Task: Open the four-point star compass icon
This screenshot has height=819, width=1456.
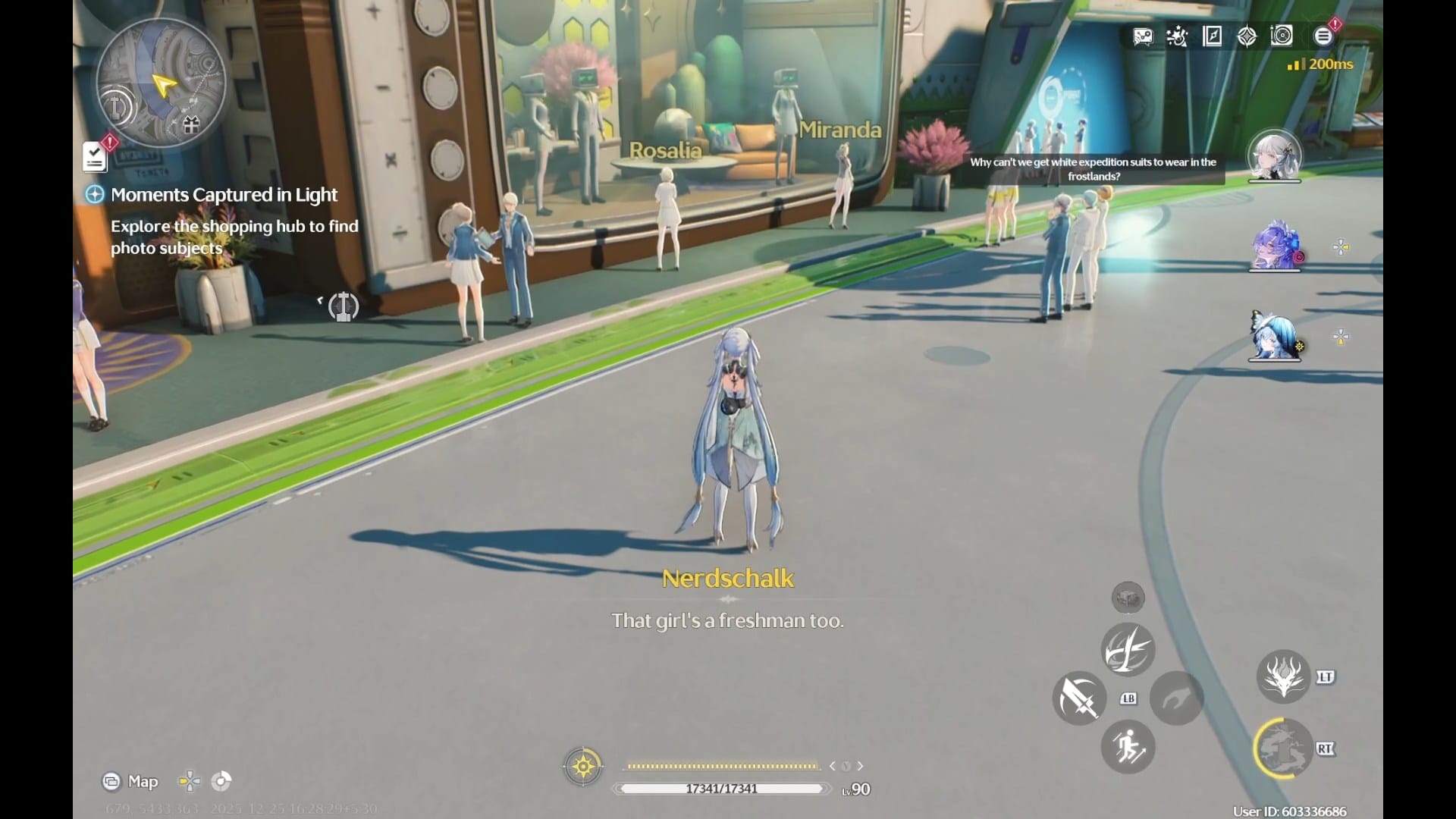Action: [x=1247, y=36]
